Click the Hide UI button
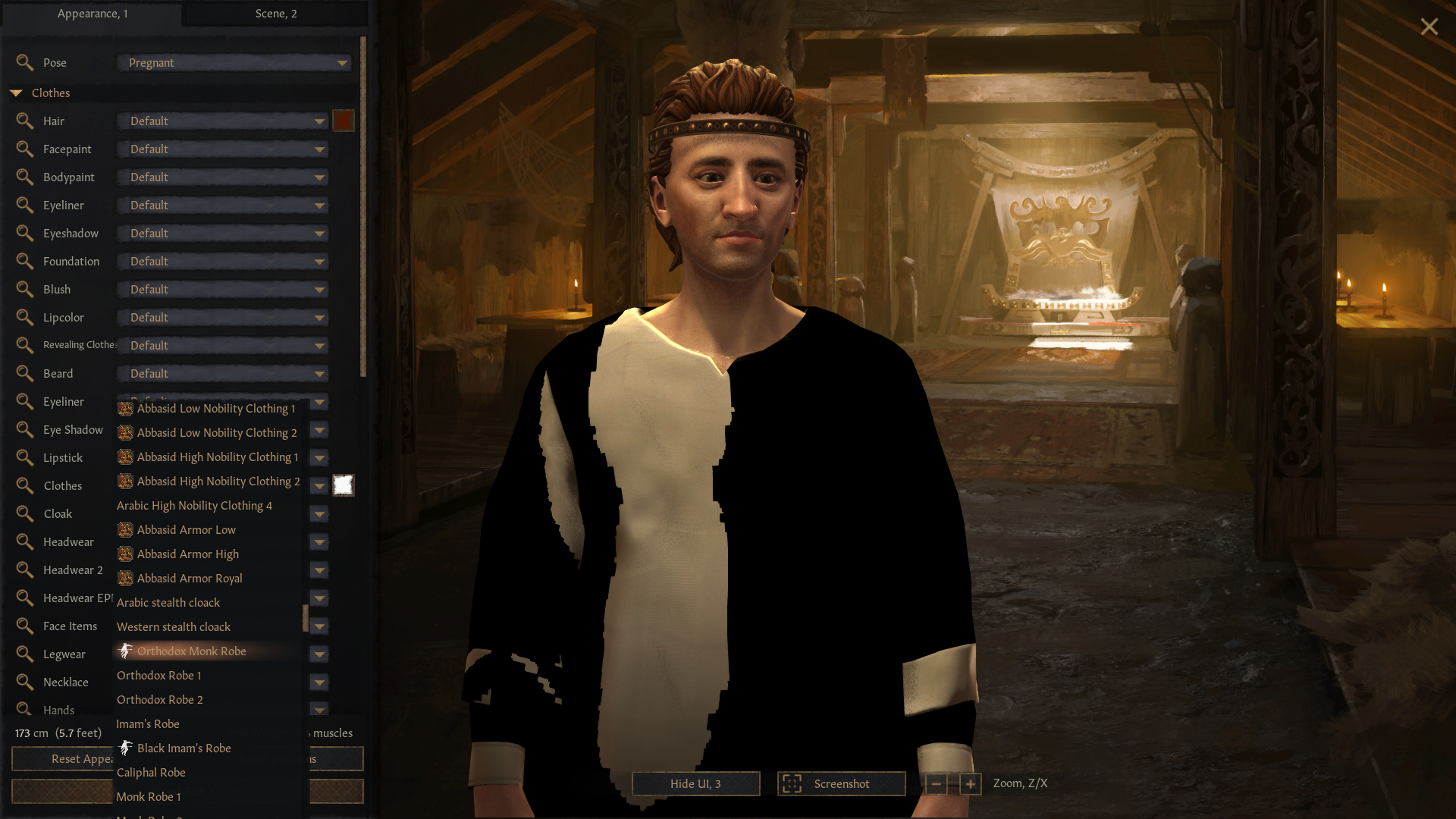This screenshot has height=819, width=1456. click(x=695, y=783)
